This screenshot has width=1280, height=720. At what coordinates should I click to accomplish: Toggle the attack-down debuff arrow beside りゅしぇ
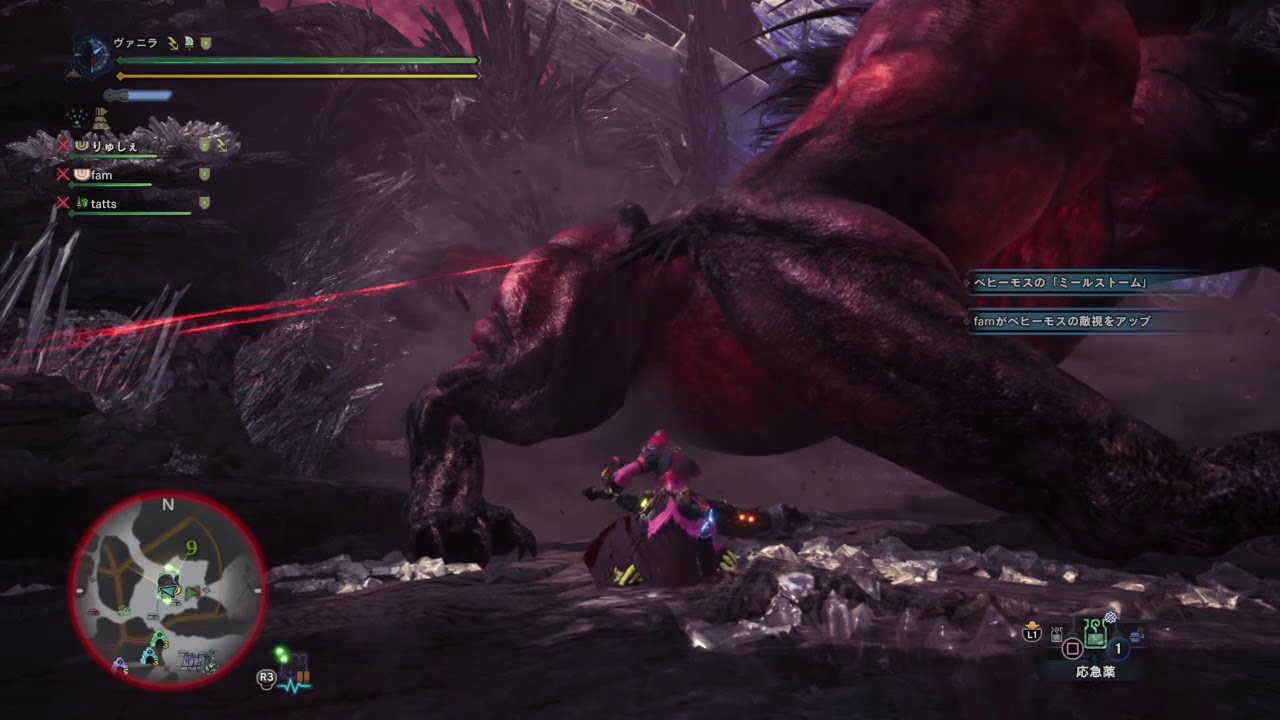point(222,148)
